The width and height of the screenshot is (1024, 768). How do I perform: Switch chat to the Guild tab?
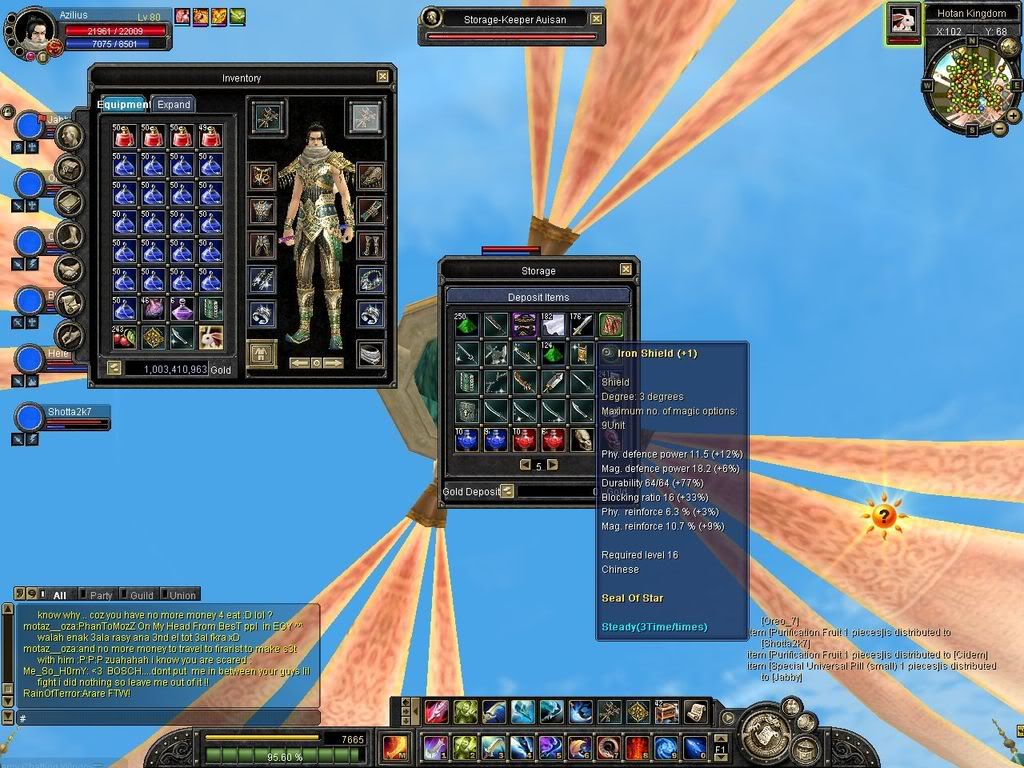click(x=142, y=595)
